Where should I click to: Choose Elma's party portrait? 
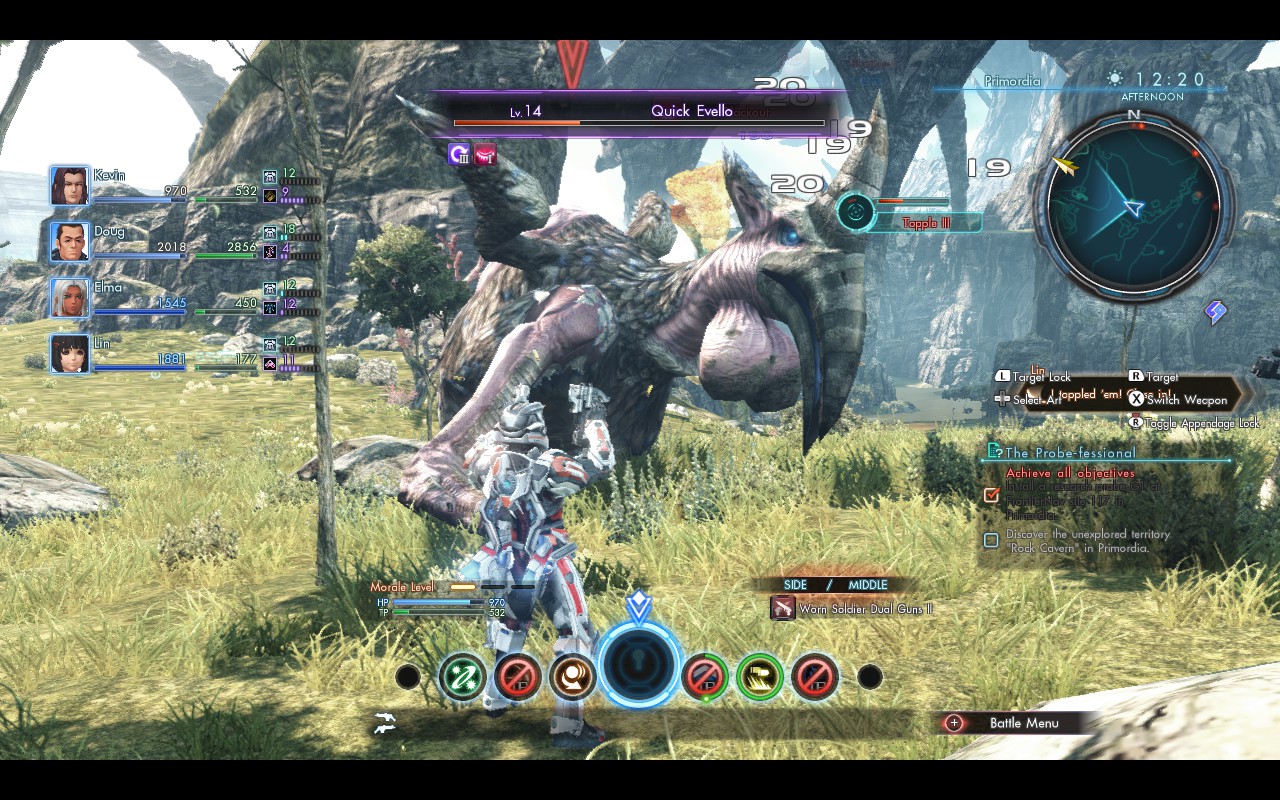(70, 298)
